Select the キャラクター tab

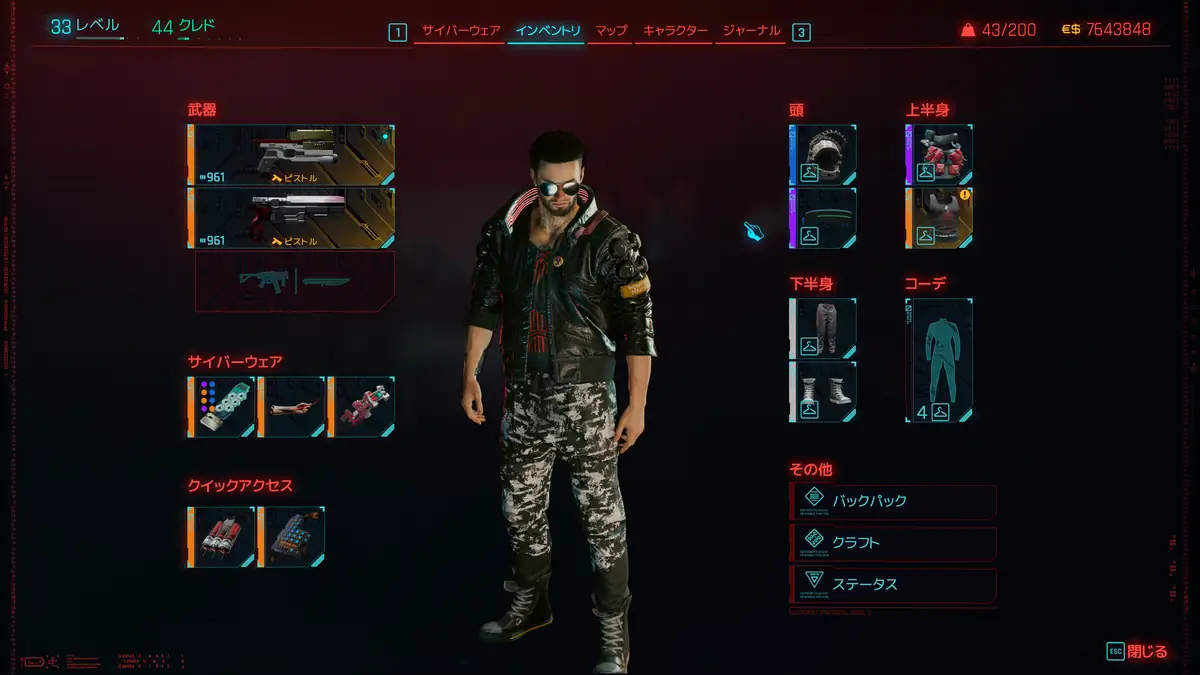(676, 31)
